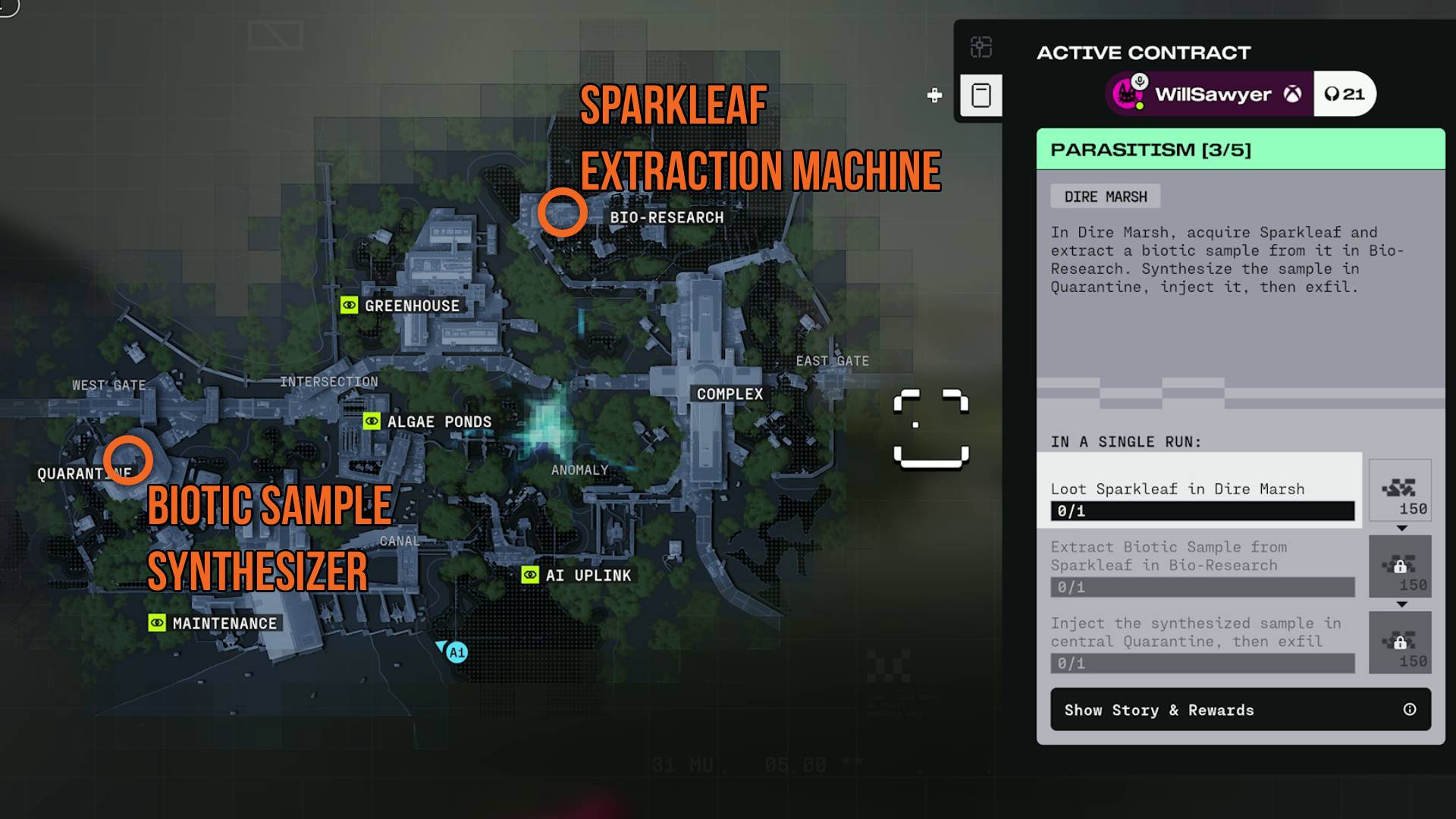Toggle the Algae Ponds eye icon

tap(372, 421)
